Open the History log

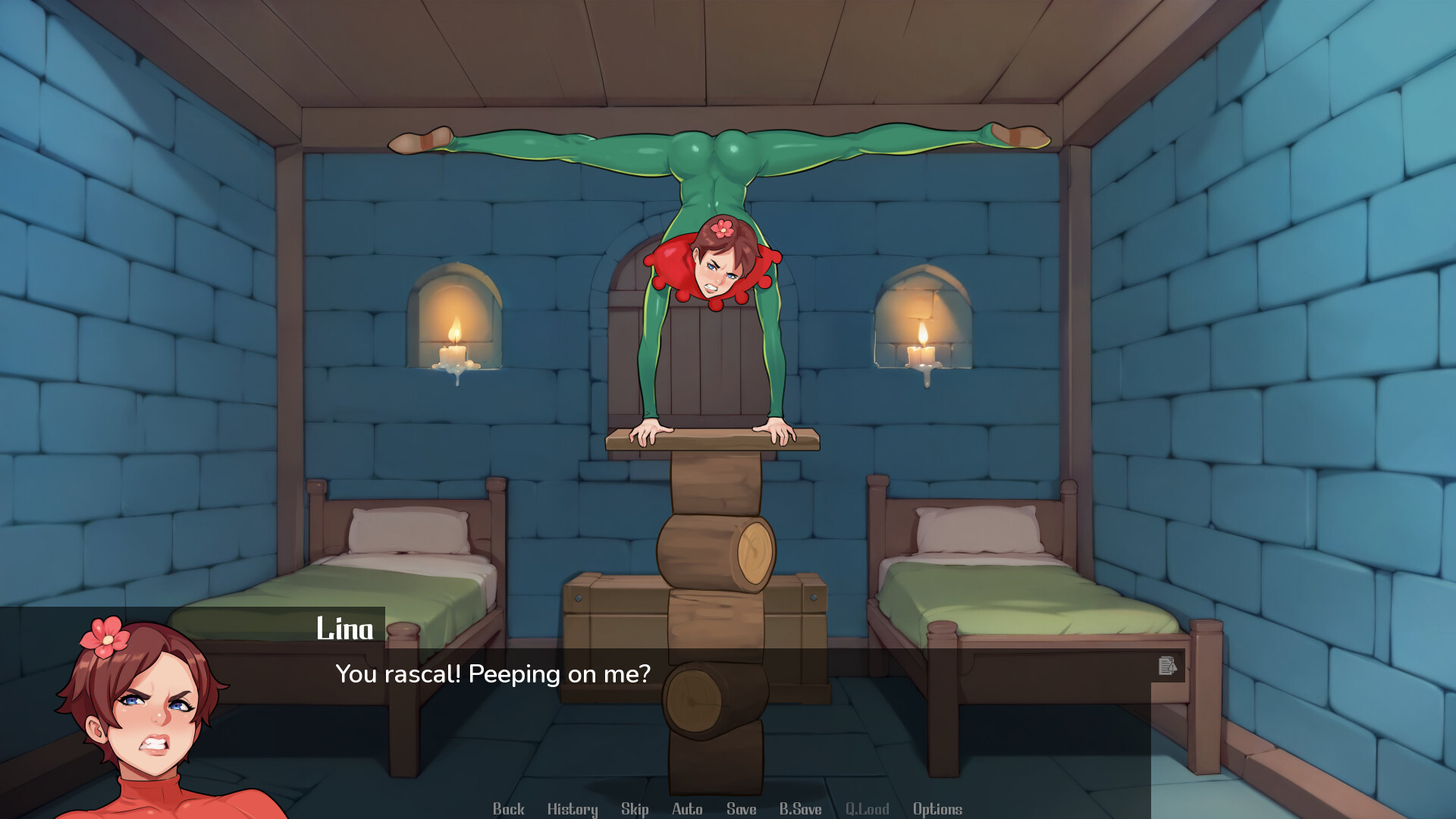(x=573, y=808)
